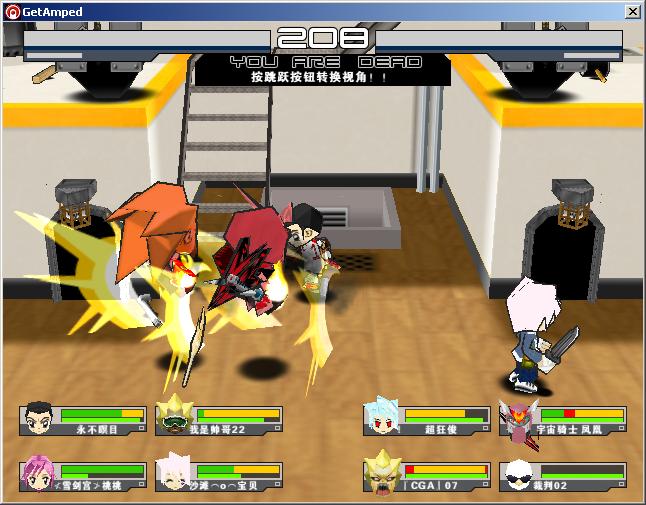Choose the pink-haired player's panel

point(83,475)
